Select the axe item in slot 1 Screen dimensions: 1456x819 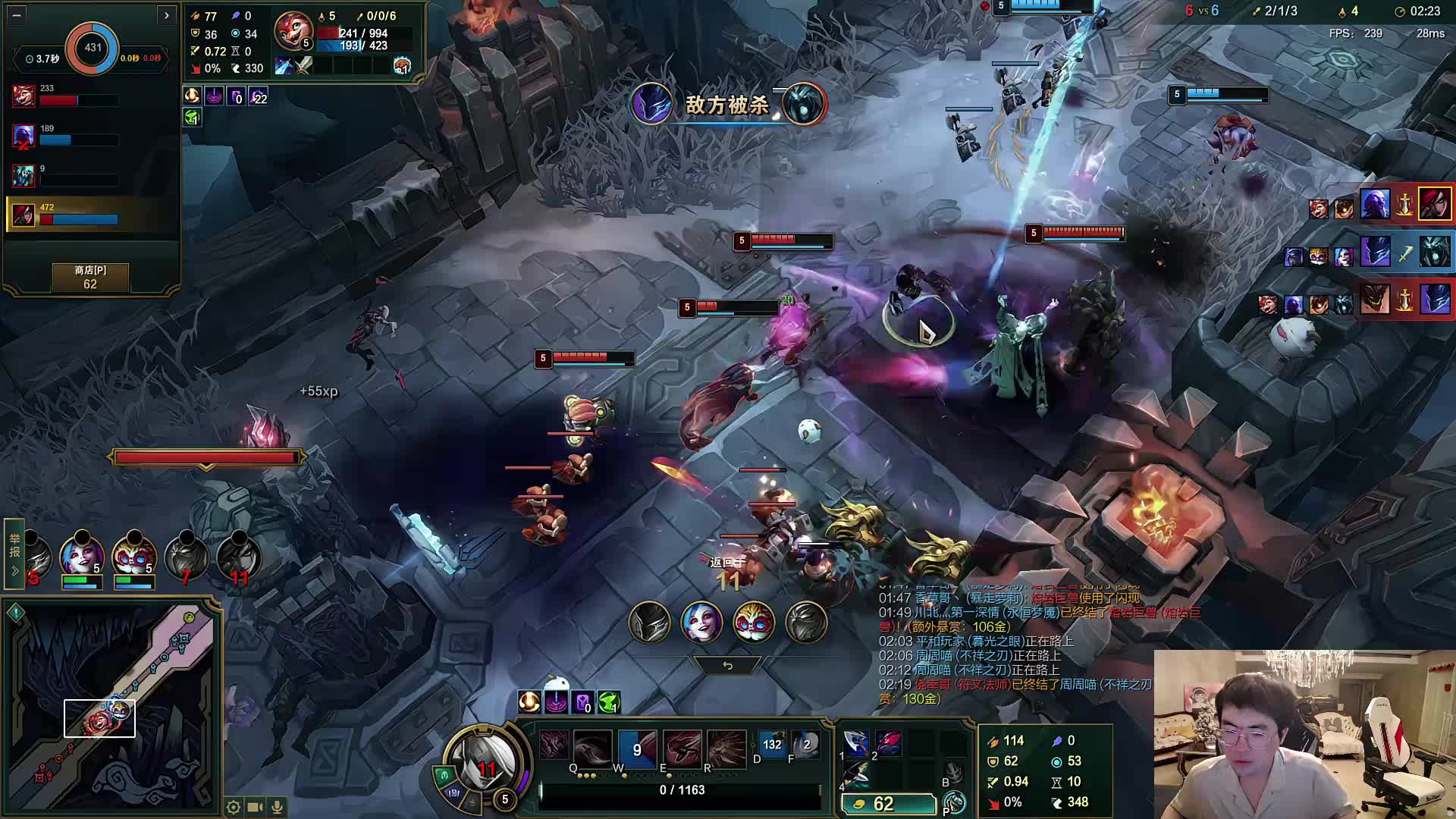click(x=856, y=742)
